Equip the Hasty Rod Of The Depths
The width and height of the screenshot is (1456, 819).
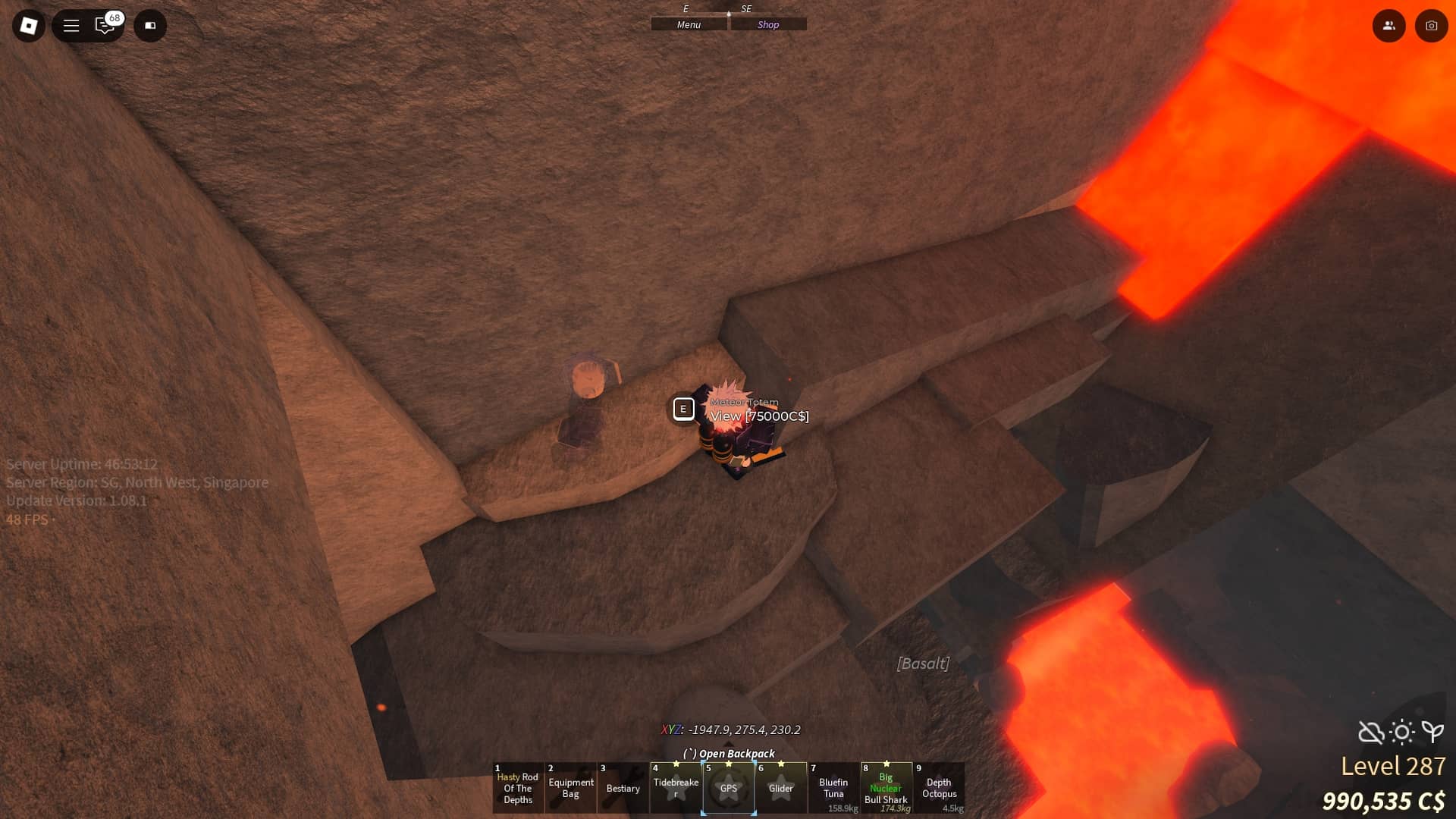pos(518,789)
